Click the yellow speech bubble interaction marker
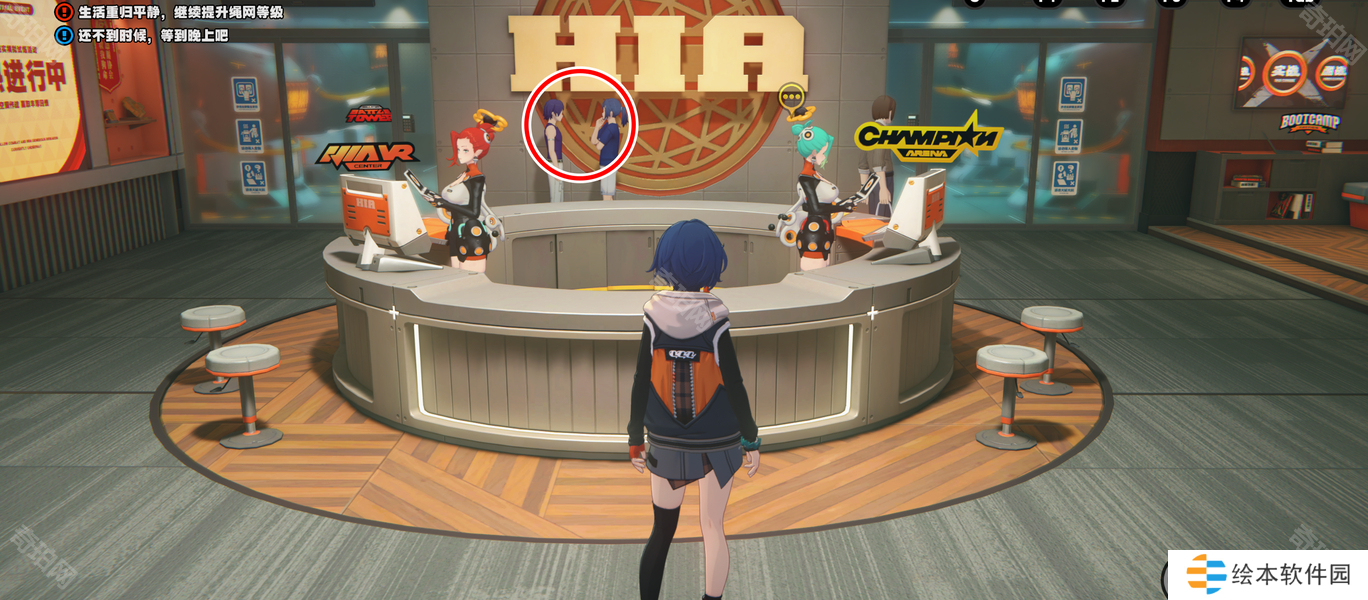Image resolution: width=1368 pixels, height=600 pixels. coord(791,97)
